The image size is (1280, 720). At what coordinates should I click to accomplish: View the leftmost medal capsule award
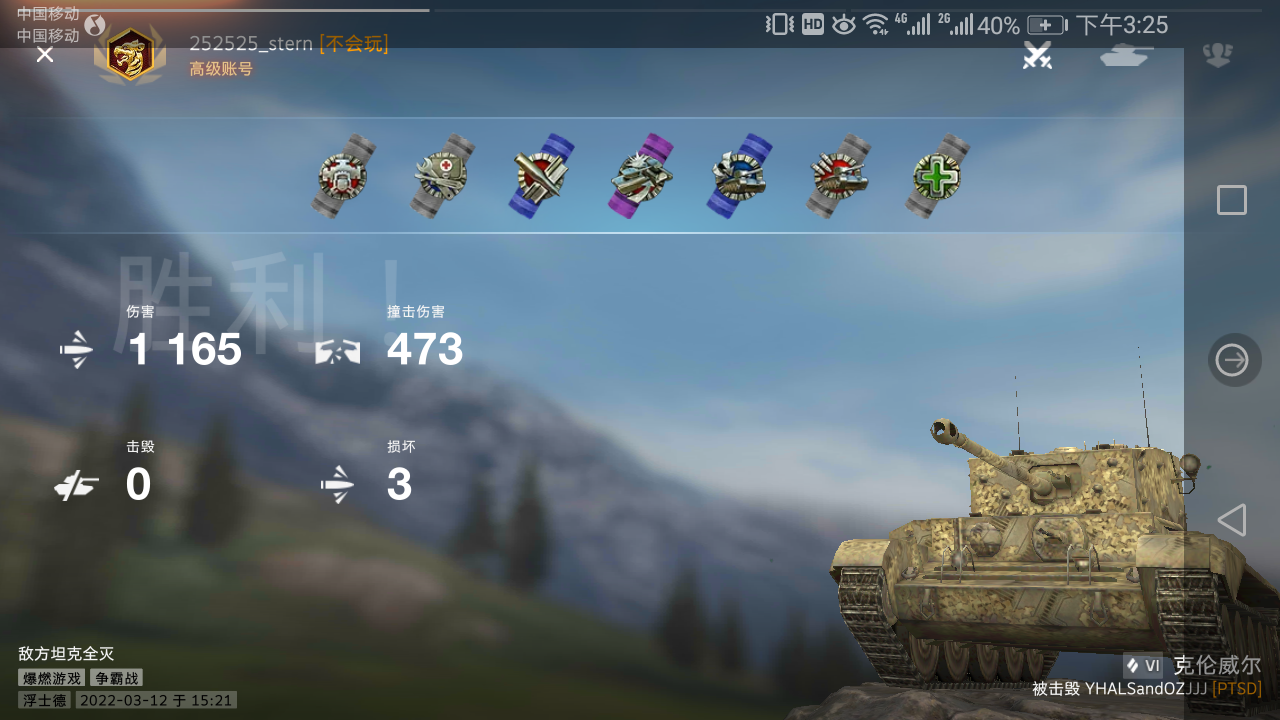(341, 175)
